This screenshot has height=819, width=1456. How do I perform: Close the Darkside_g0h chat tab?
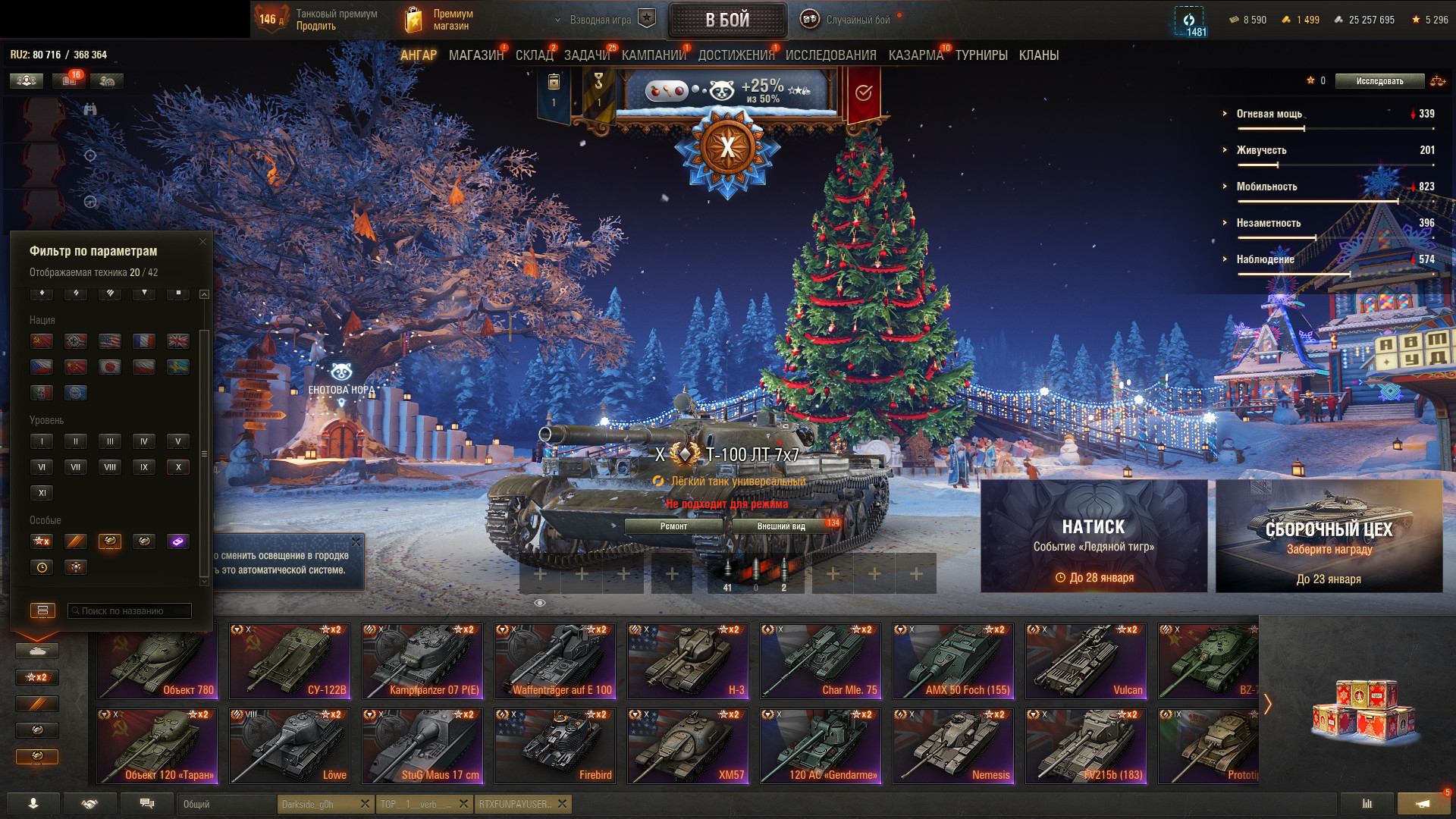365,804
